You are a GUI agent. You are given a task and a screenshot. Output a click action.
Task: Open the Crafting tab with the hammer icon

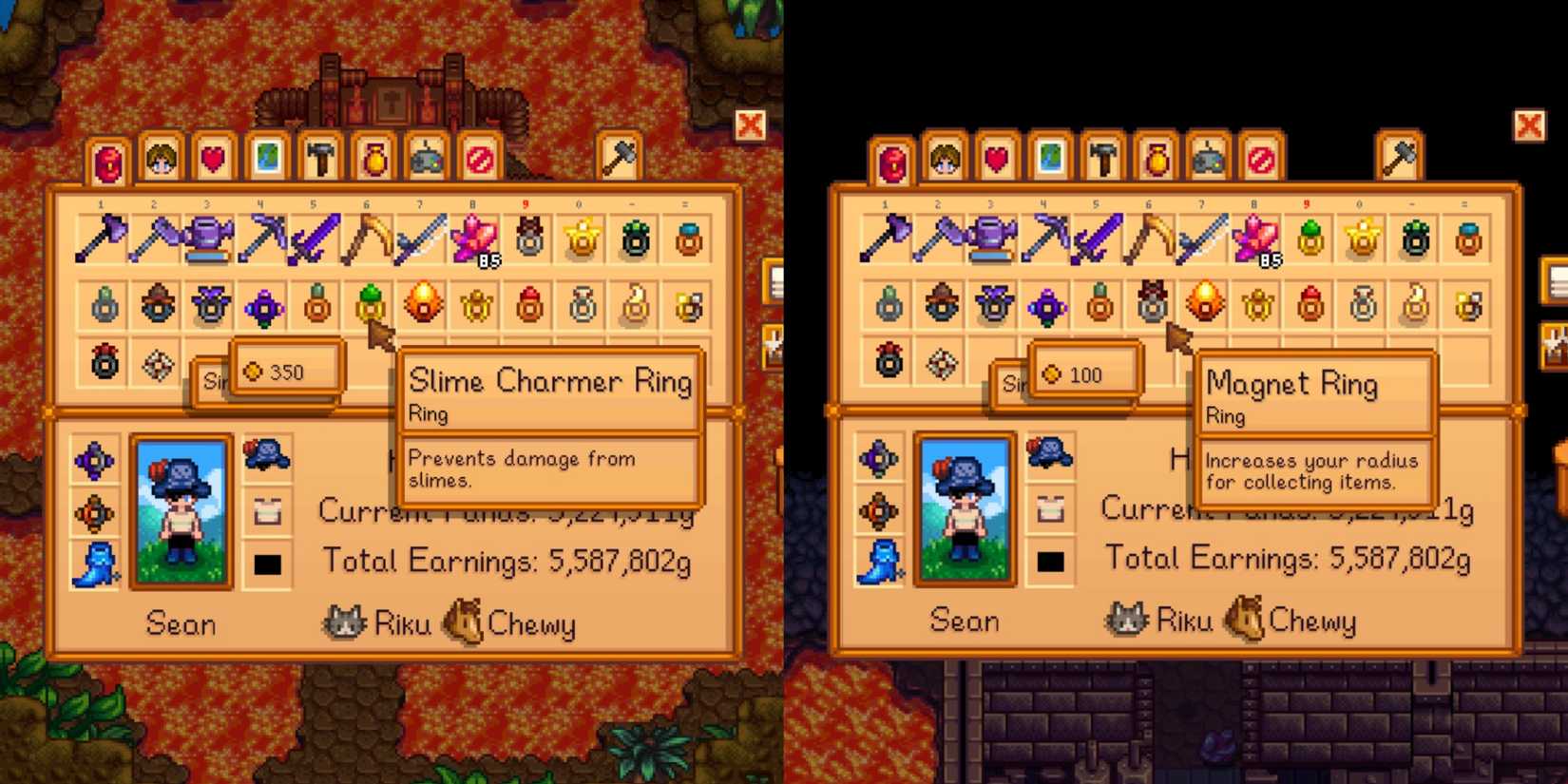pos(319,160)
